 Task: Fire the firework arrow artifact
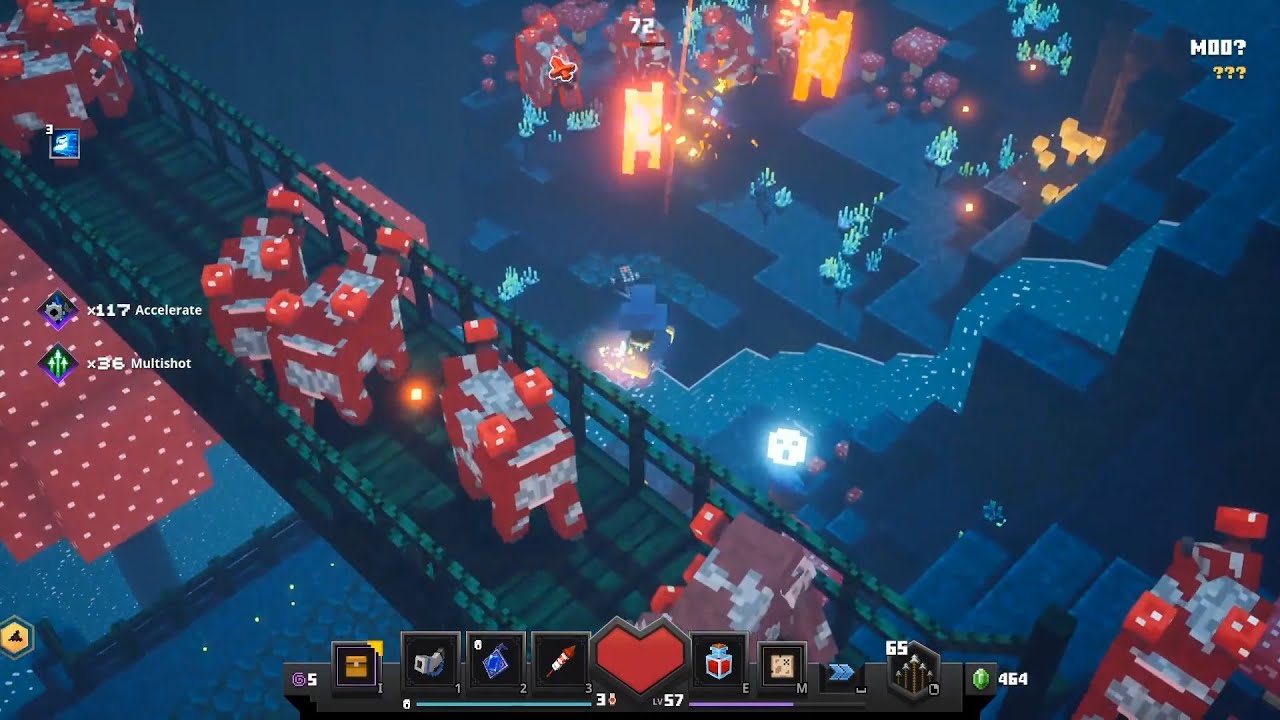pos(560,662)
